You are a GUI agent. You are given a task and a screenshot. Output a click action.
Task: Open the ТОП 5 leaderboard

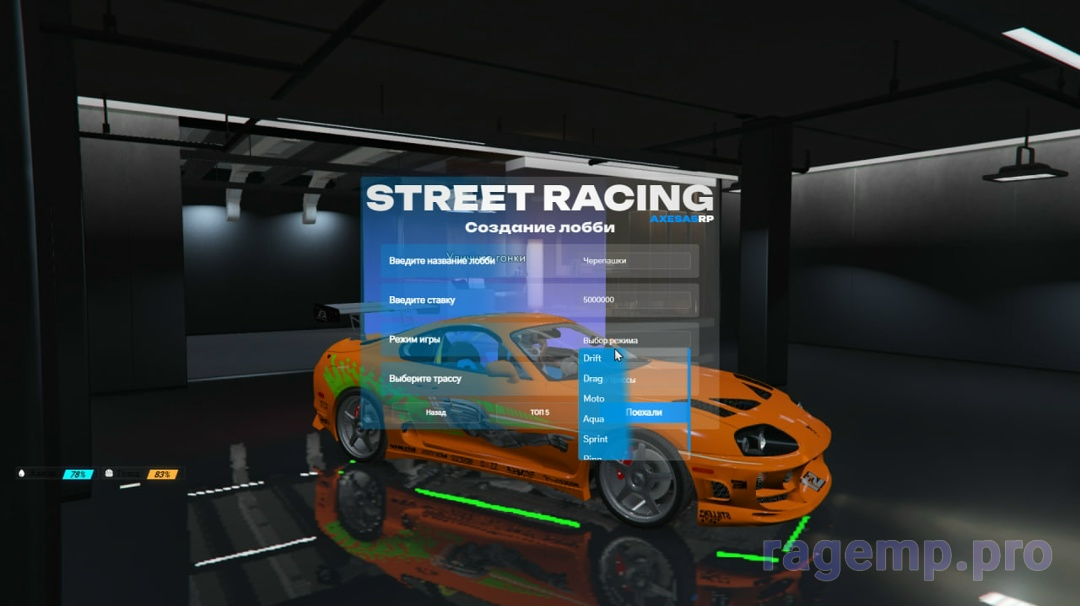coord(540,412)
